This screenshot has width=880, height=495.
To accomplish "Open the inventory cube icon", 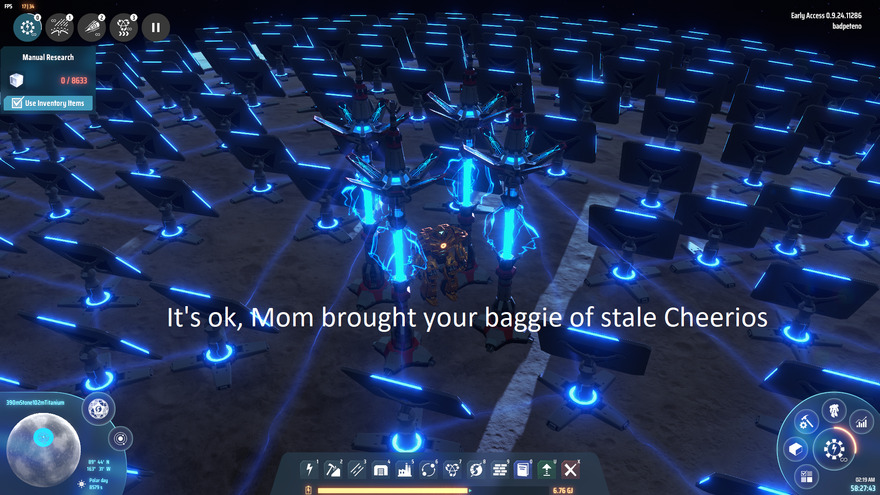I will tap(797, 448).
